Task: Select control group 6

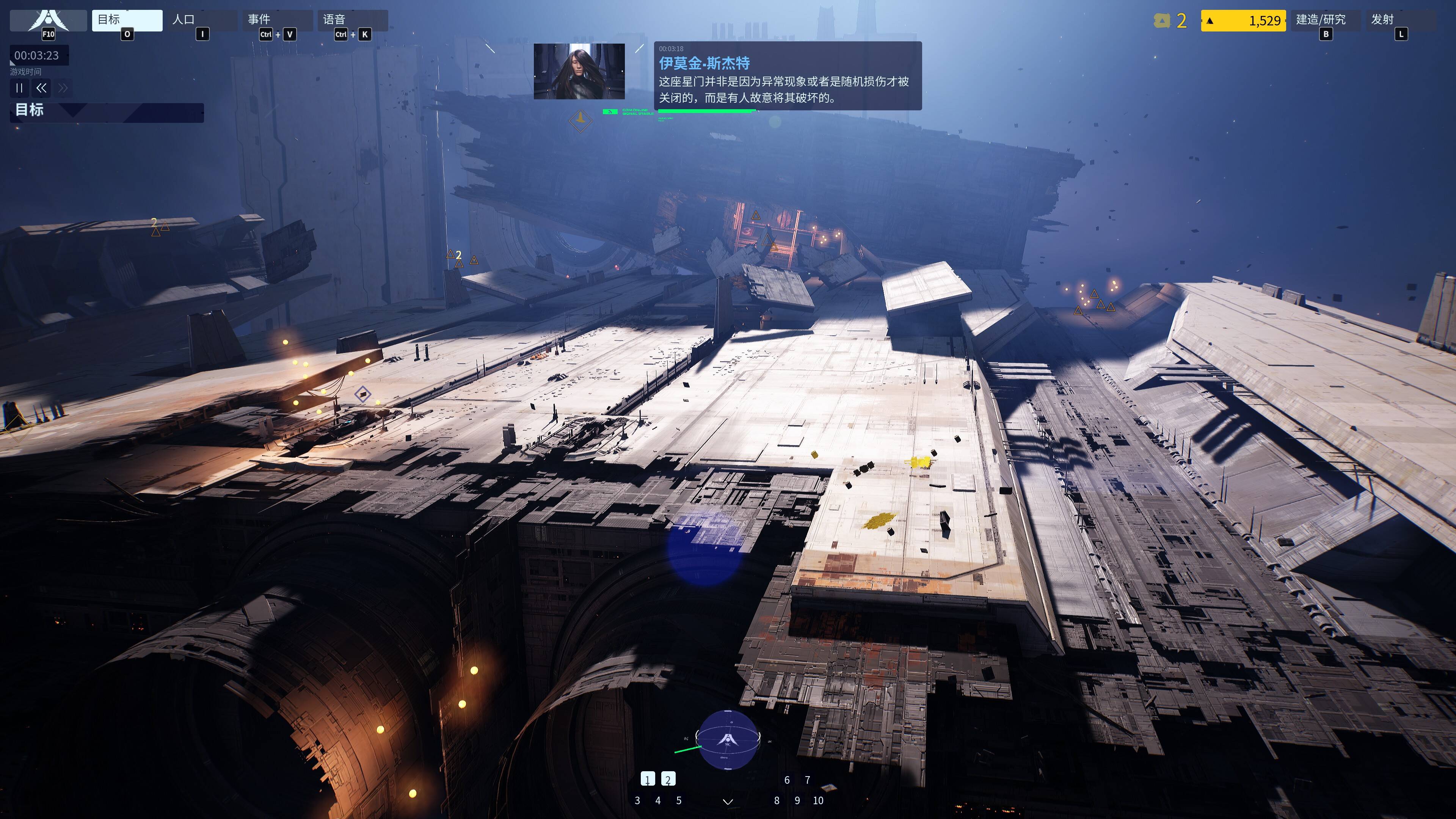Action: coord(787,780)
